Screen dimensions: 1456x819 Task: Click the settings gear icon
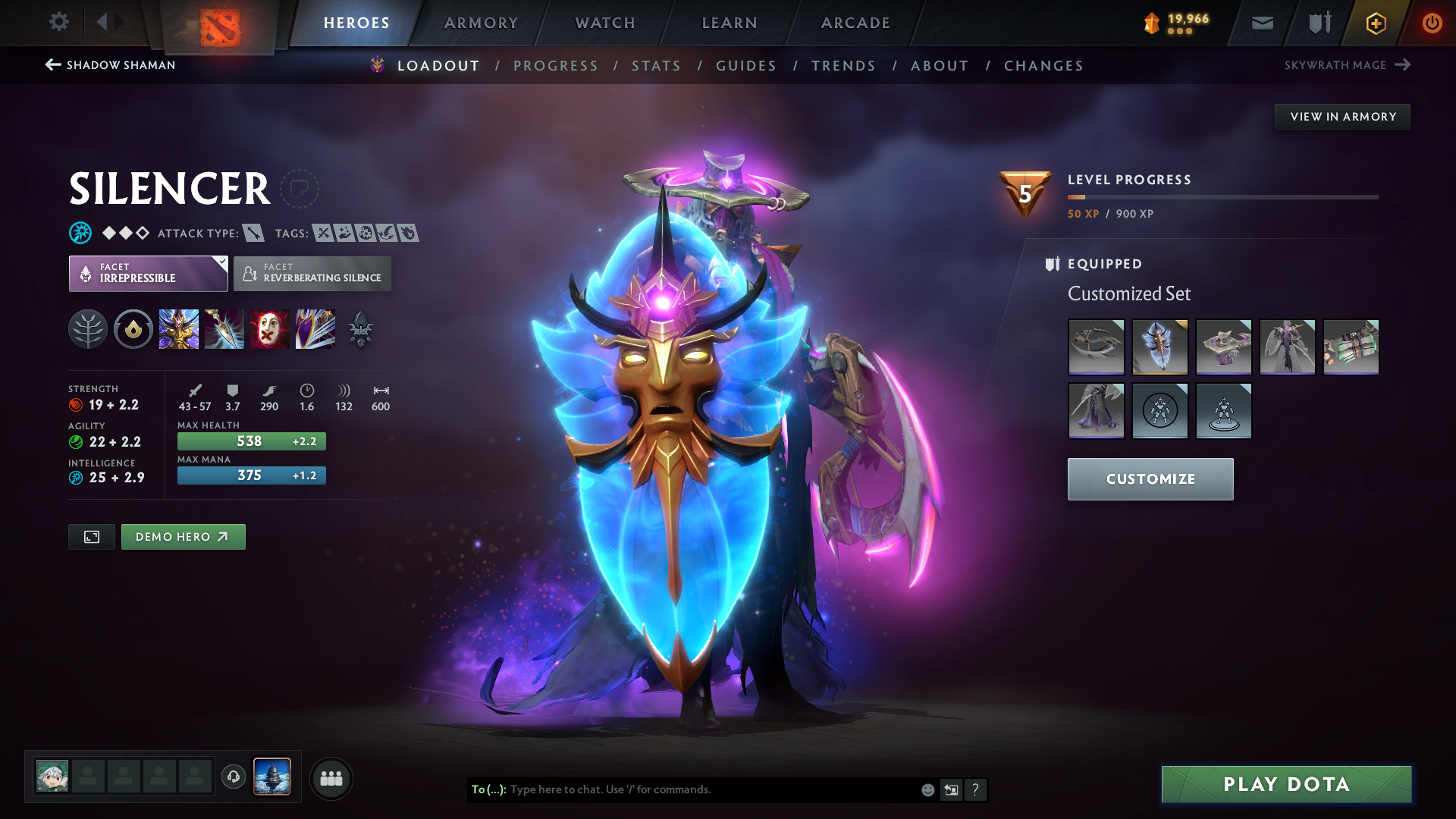[59, 22]
